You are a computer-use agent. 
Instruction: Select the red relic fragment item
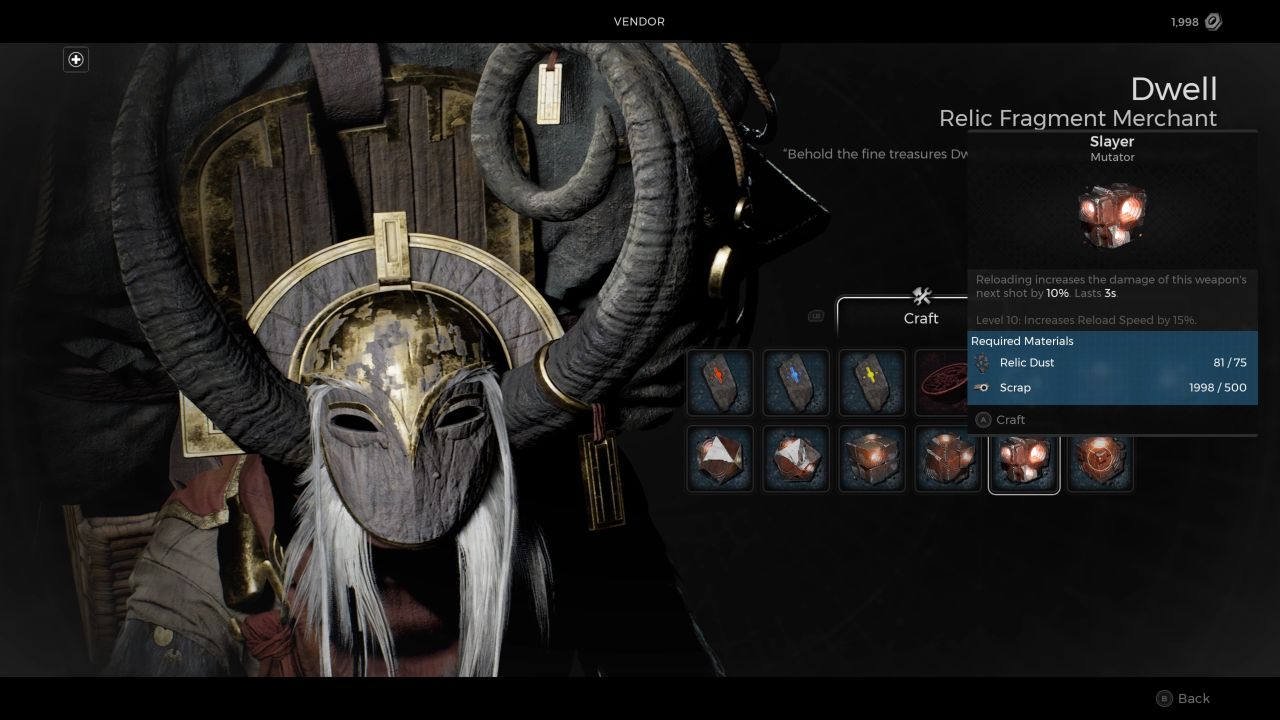tap(719, 382)
